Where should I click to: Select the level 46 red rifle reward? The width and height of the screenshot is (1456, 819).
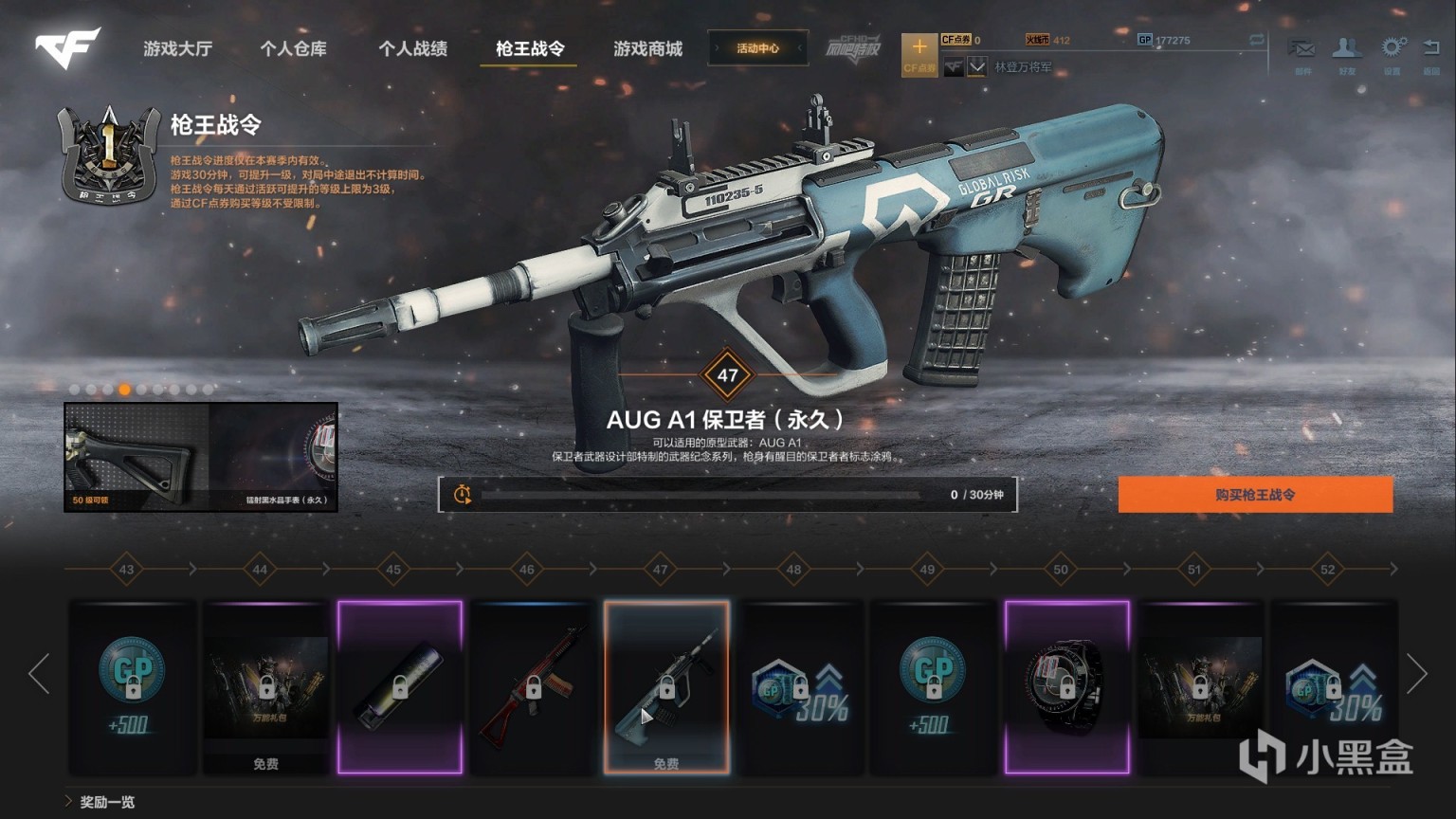tap(533, 687)
